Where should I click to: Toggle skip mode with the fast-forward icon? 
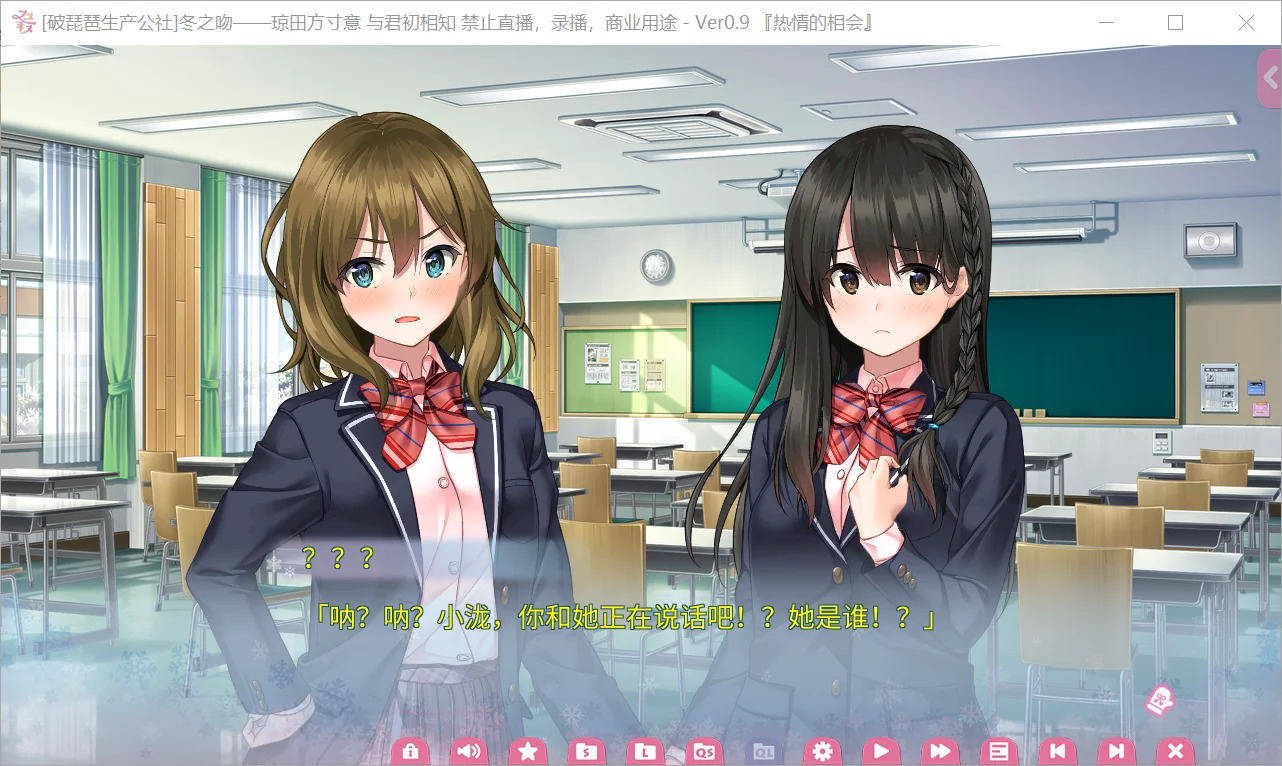939,750
